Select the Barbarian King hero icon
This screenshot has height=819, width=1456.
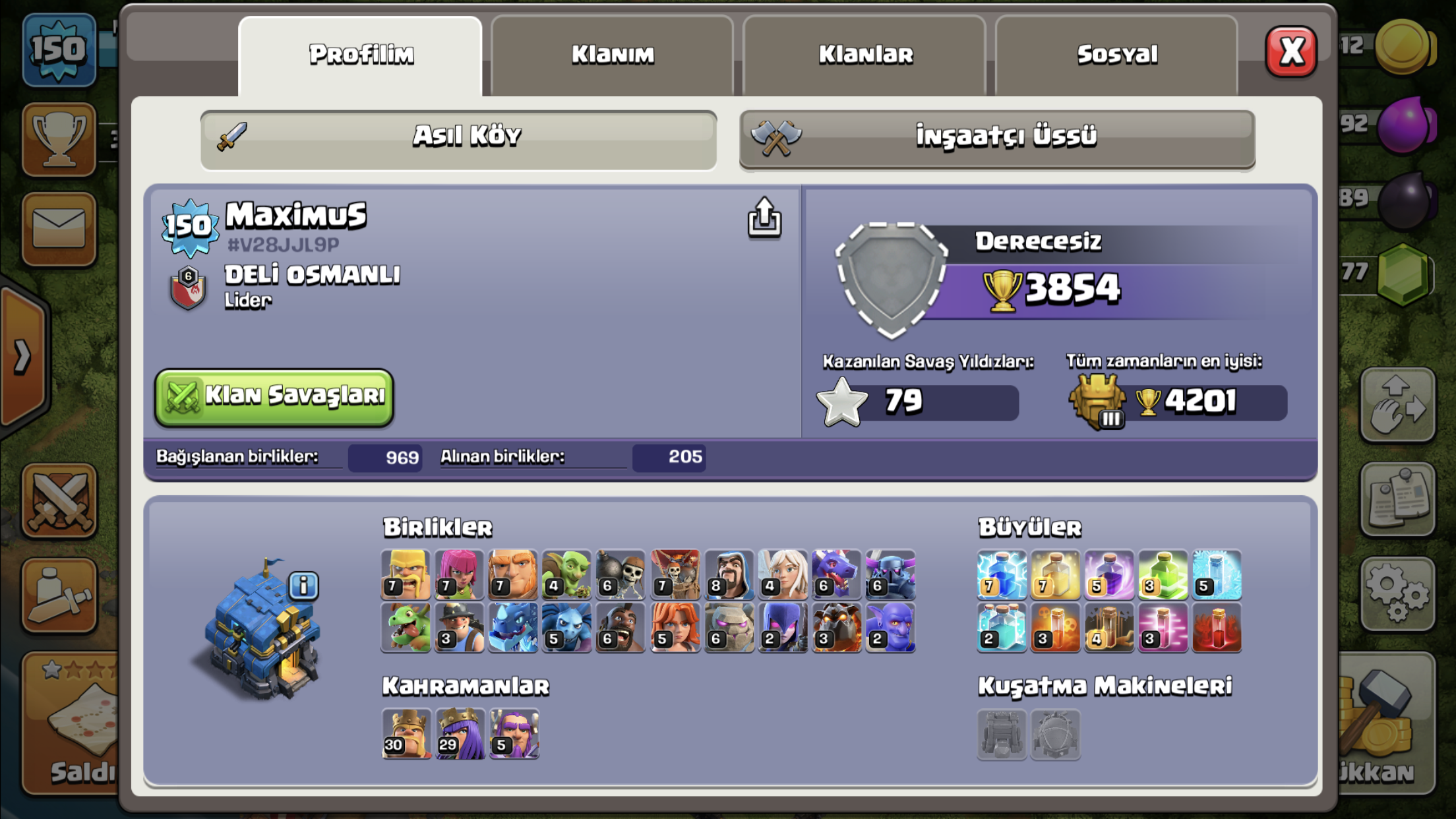pos(406,733)
